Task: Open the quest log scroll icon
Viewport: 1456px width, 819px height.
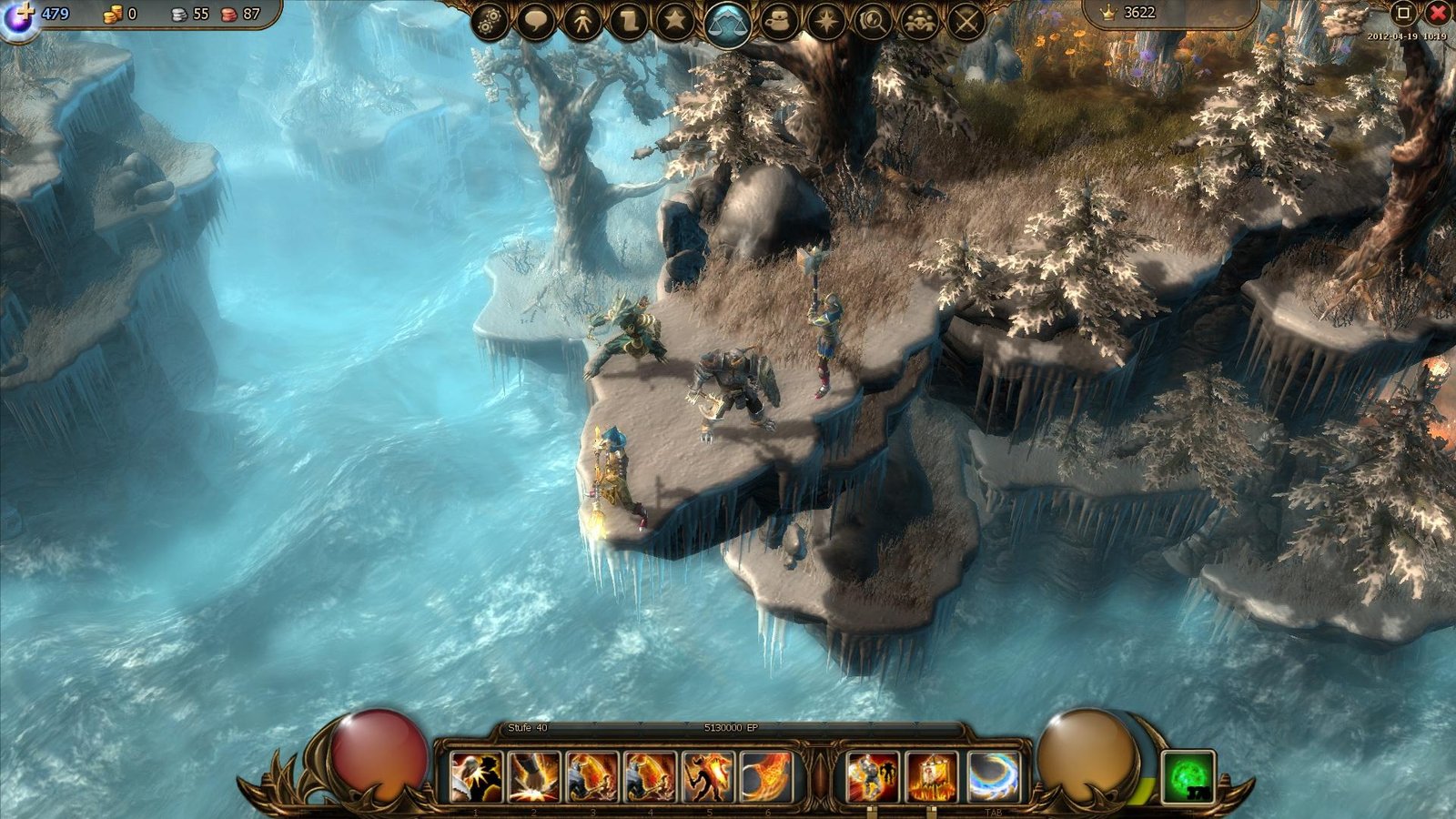Action: tap(629, 20)
